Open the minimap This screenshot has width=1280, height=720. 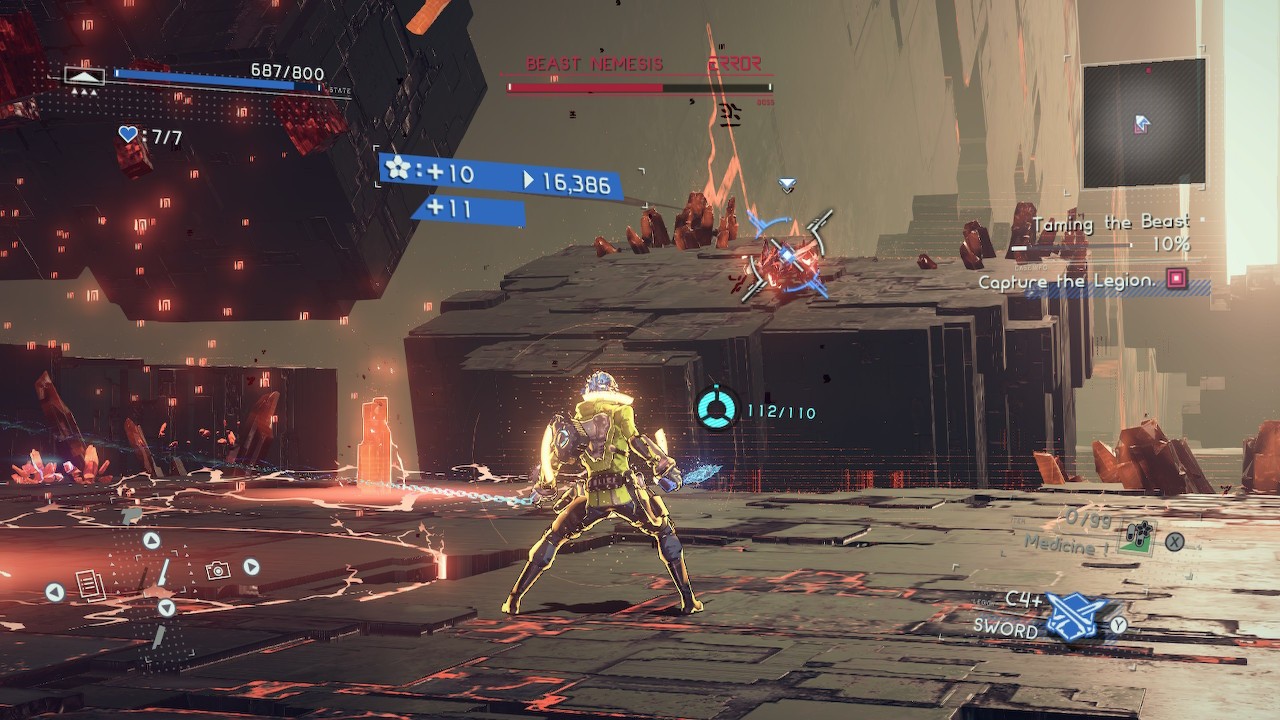coord(1144,123)
